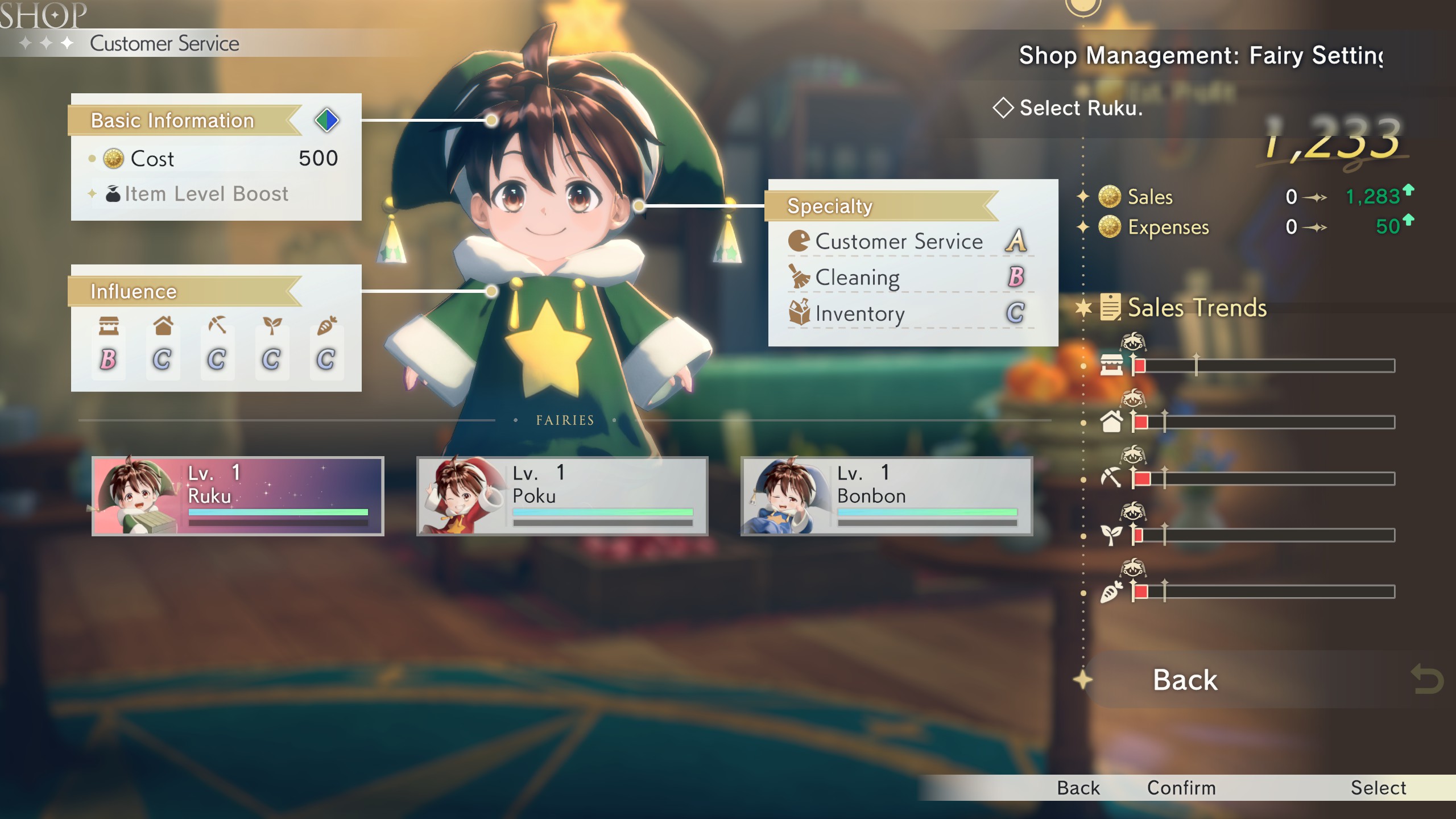Choose the fairy Poku card
Viewport: 1456px width, 819px height.
pyautogui.click(x=562, y=495)
